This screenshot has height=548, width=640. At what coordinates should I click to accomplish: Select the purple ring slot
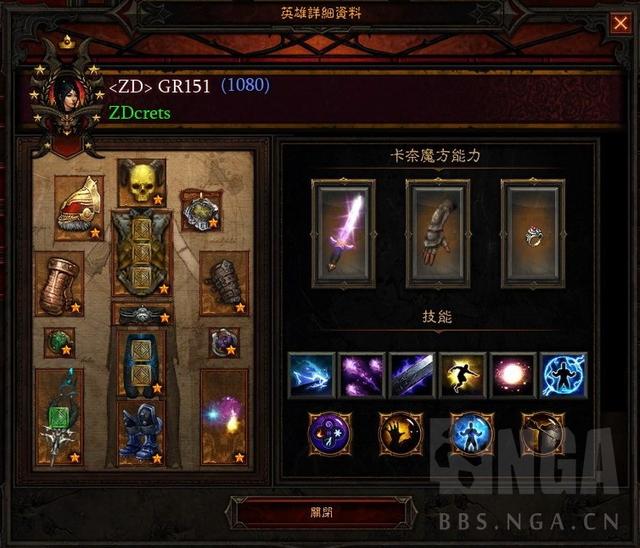(x=223, y=342)
